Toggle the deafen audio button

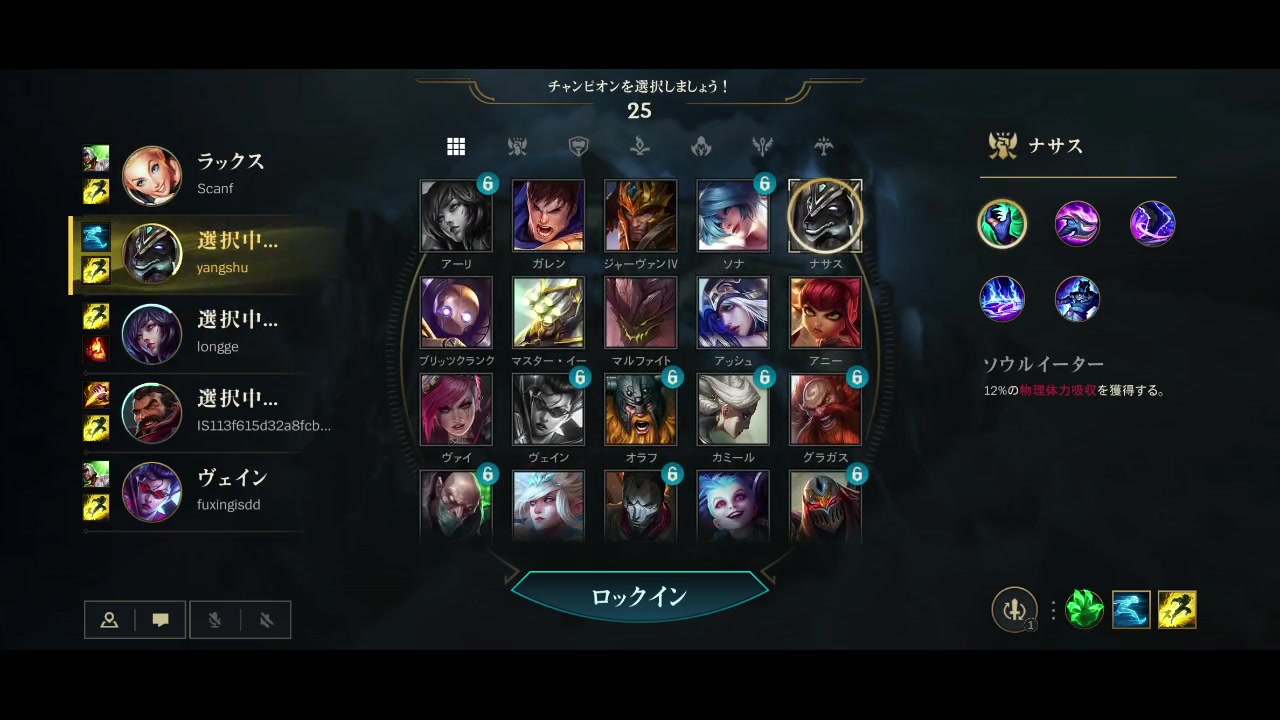[x=265, y=620]
